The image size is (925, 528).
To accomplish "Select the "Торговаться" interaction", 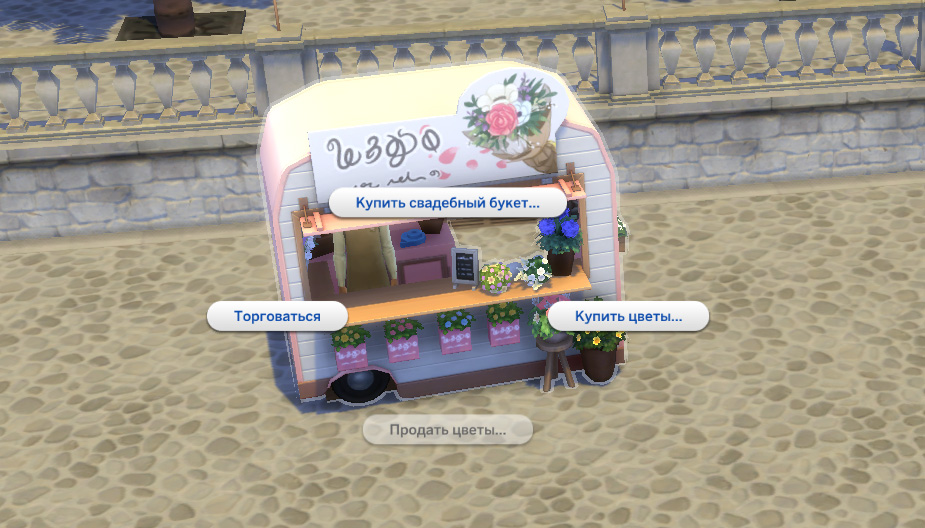I will pyautogui.click(x=277, y=316).
